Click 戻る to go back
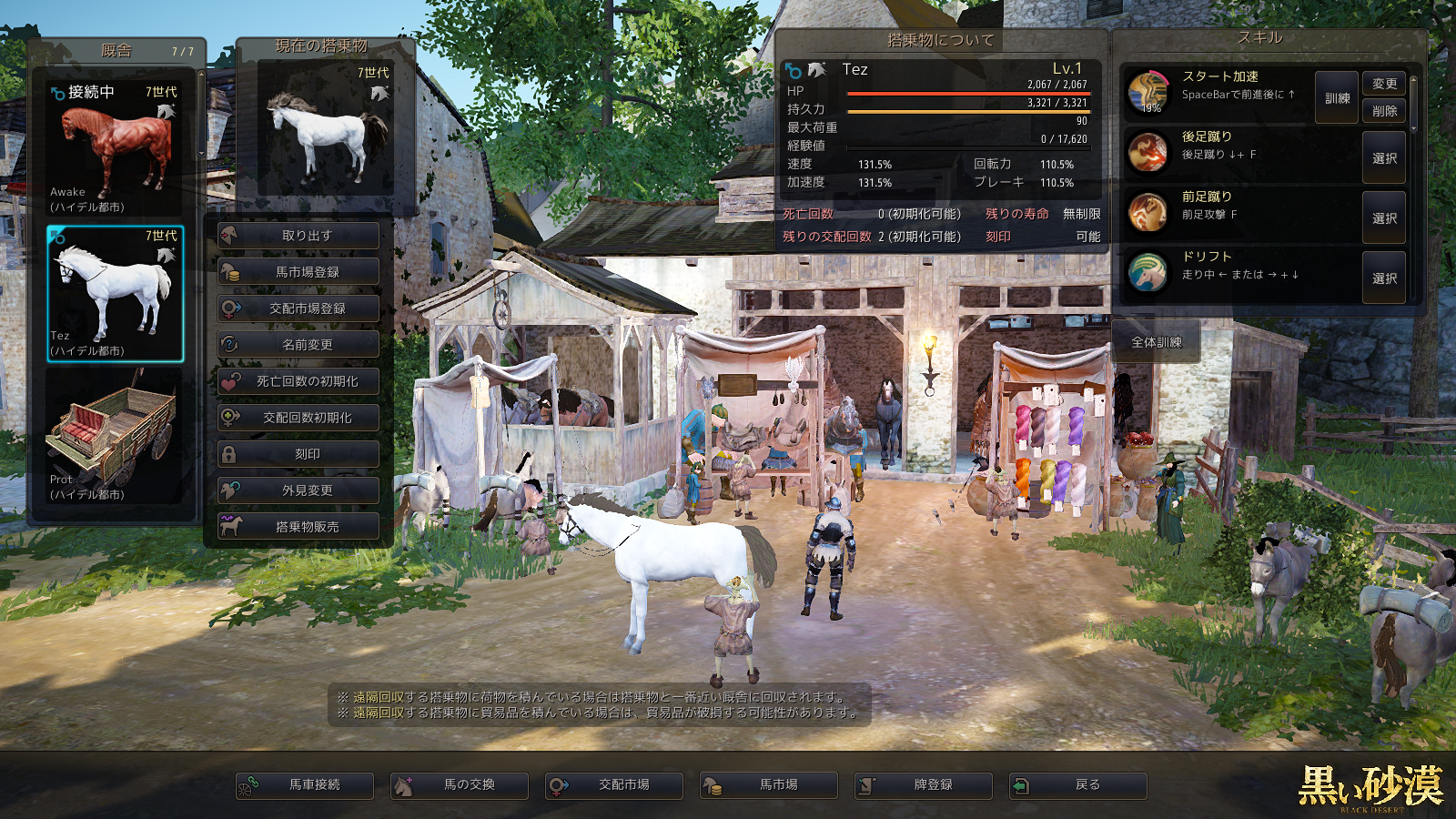 (1078, 785)
